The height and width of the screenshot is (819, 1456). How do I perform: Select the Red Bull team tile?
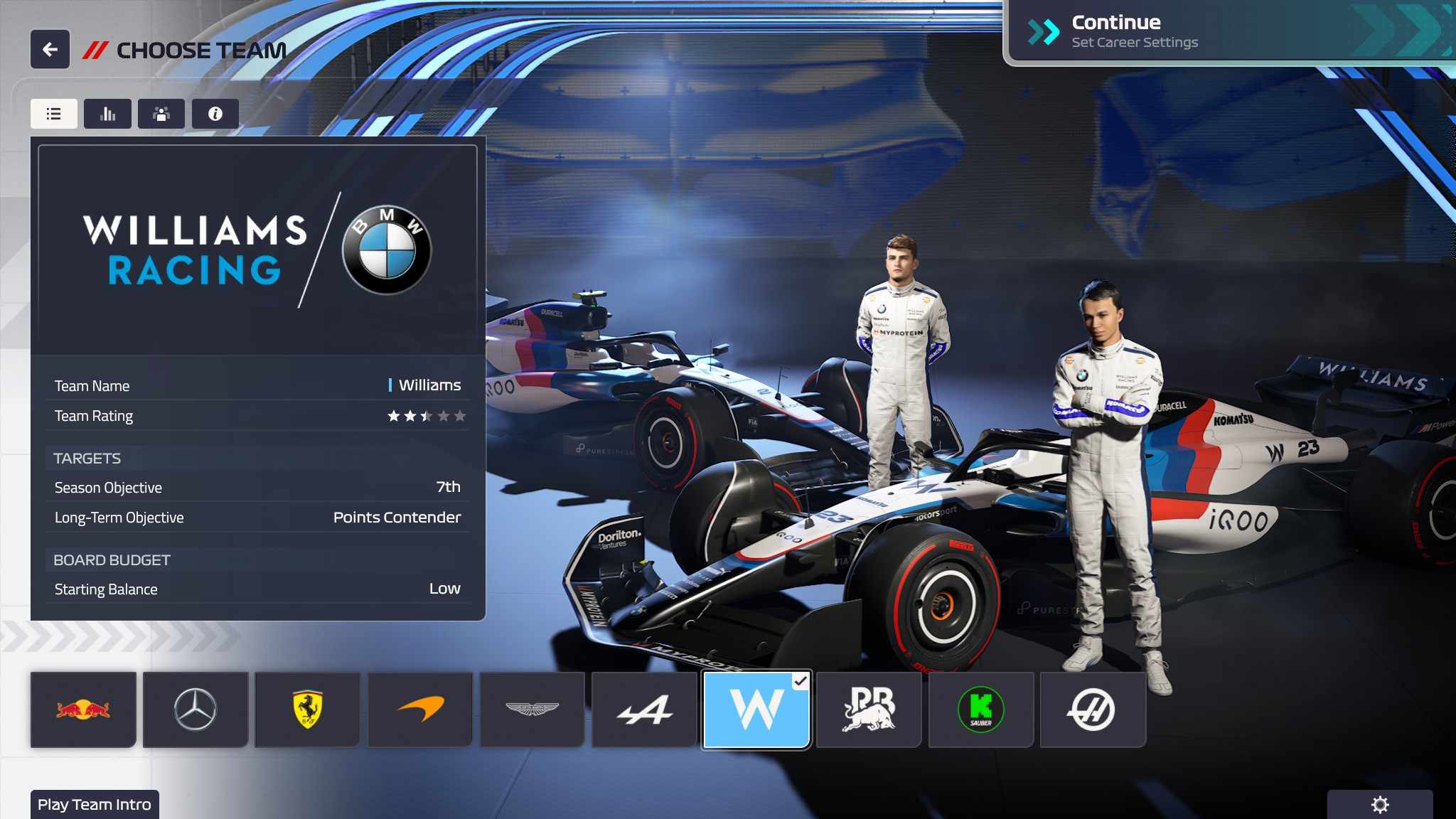[83, 710]
